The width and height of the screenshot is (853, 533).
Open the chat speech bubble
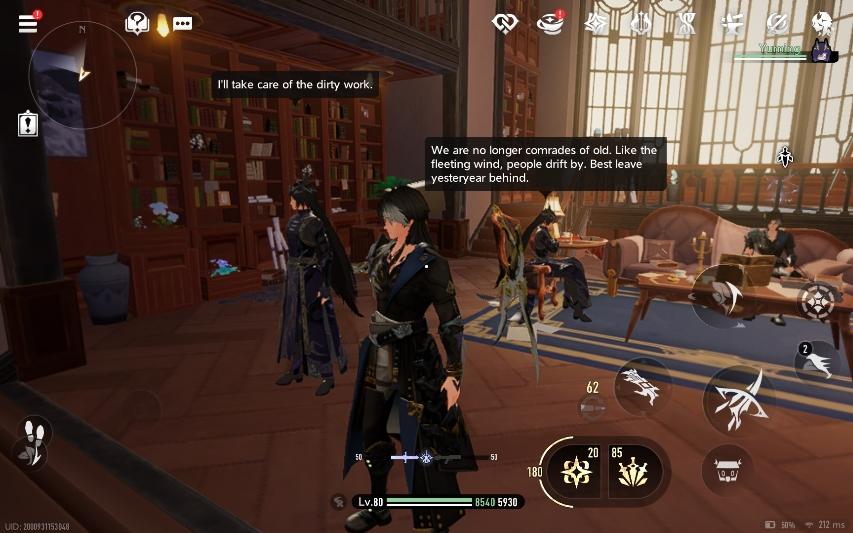pos(182,24)
